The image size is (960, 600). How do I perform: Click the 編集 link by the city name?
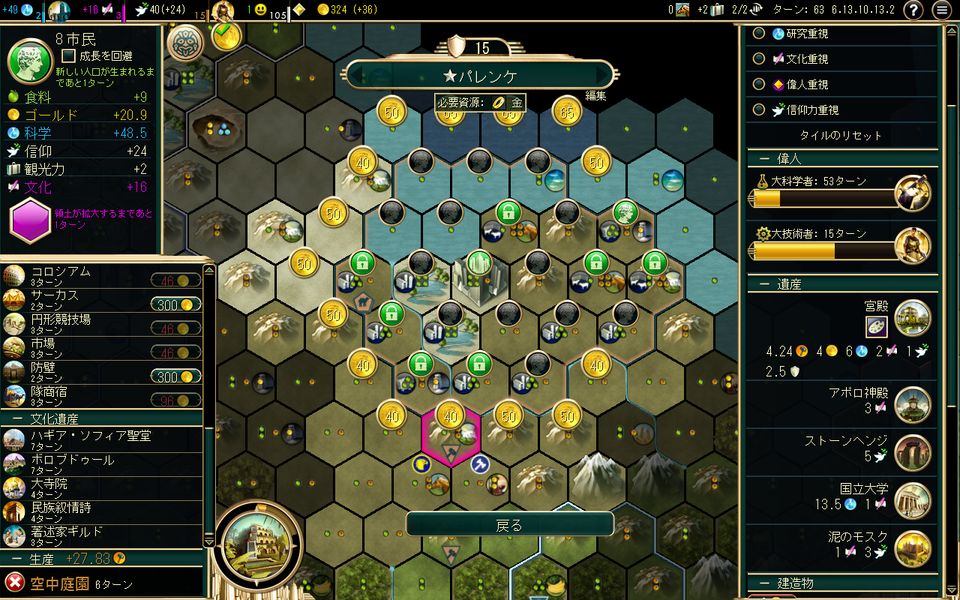coord(596,96)
